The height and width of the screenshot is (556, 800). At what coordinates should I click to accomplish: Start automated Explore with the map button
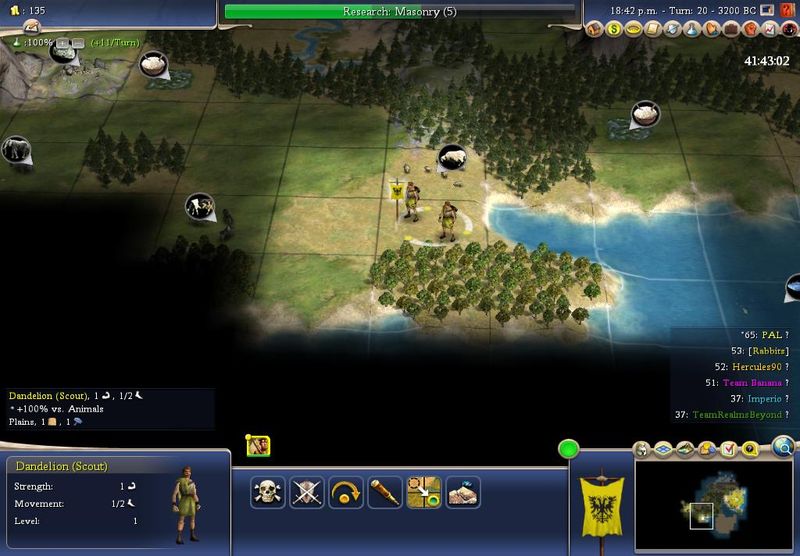[463, 491]
